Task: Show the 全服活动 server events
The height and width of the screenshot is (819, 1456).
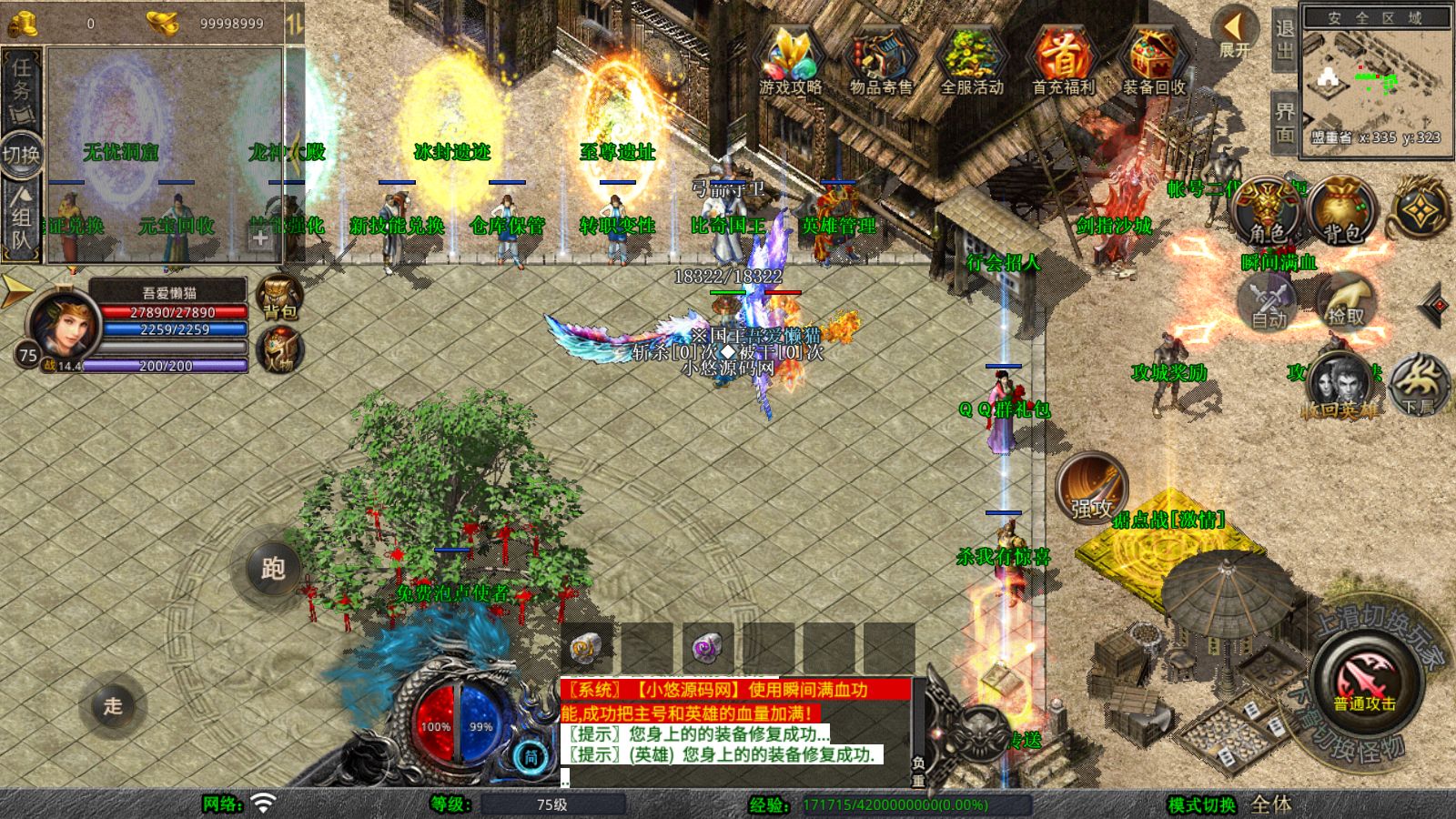Action: point(971,59)
